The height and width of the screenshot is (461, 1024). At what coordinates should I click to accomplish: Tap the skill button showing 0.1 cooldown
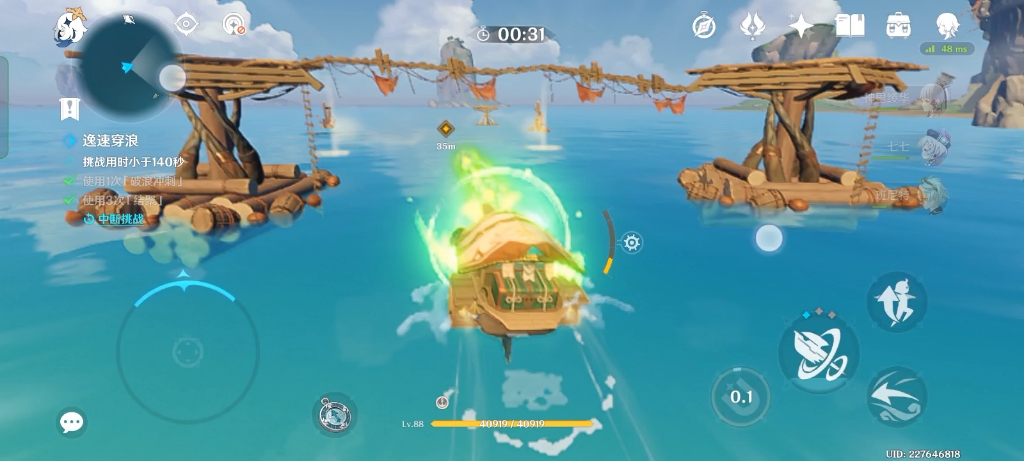pyautogui.click(x=741, y=397)
